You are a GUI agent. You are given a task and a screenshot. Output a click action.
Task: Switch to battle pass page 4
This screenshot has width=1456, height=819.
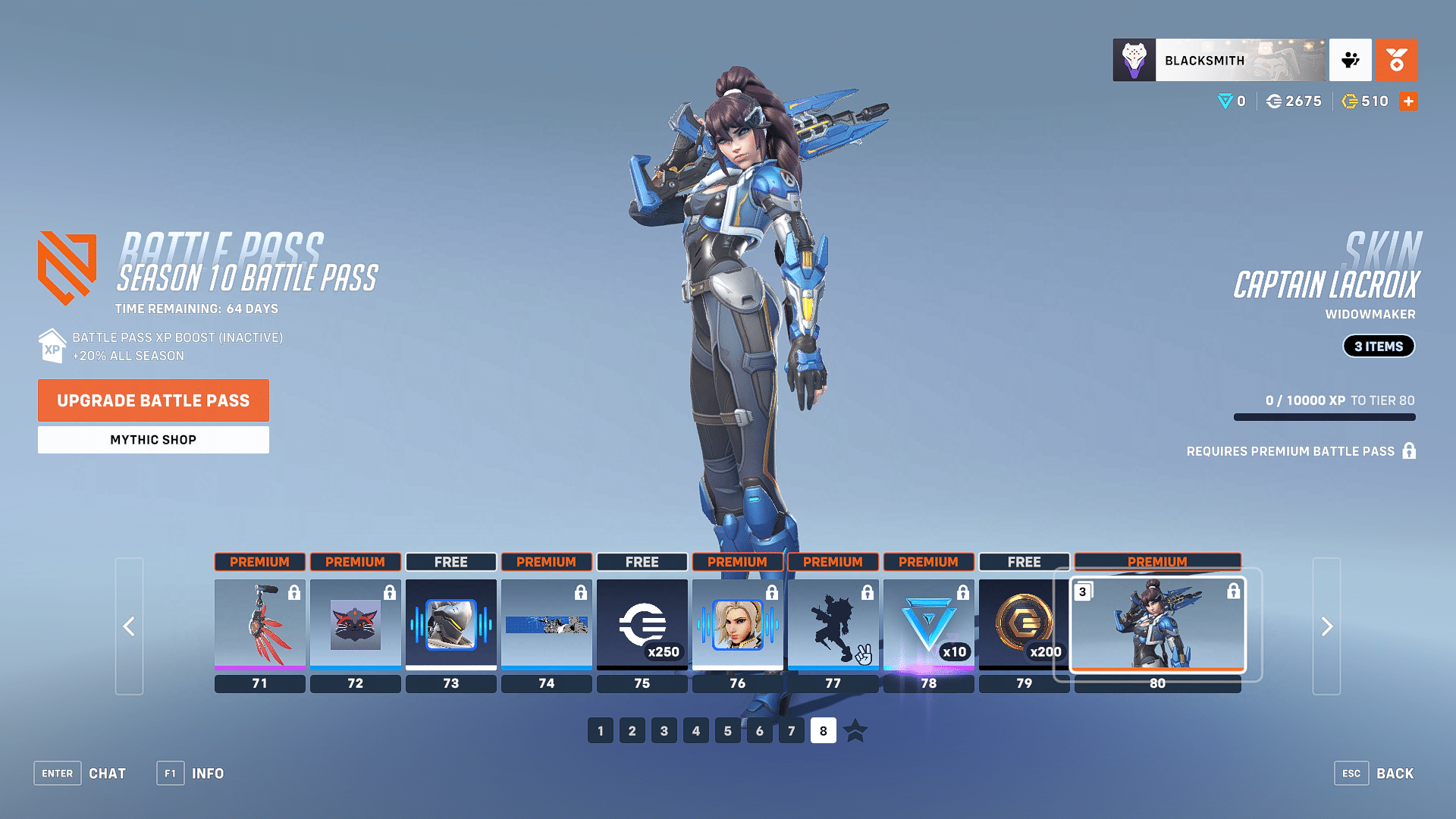695,730
